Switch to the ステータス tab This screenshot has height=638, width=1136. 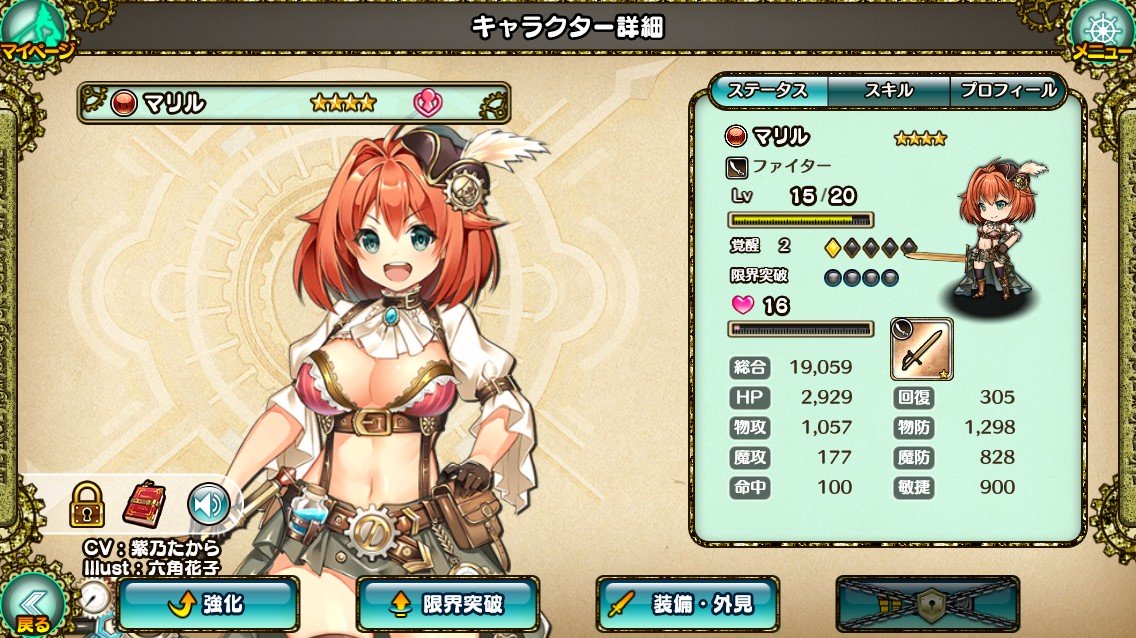point(768,90)
